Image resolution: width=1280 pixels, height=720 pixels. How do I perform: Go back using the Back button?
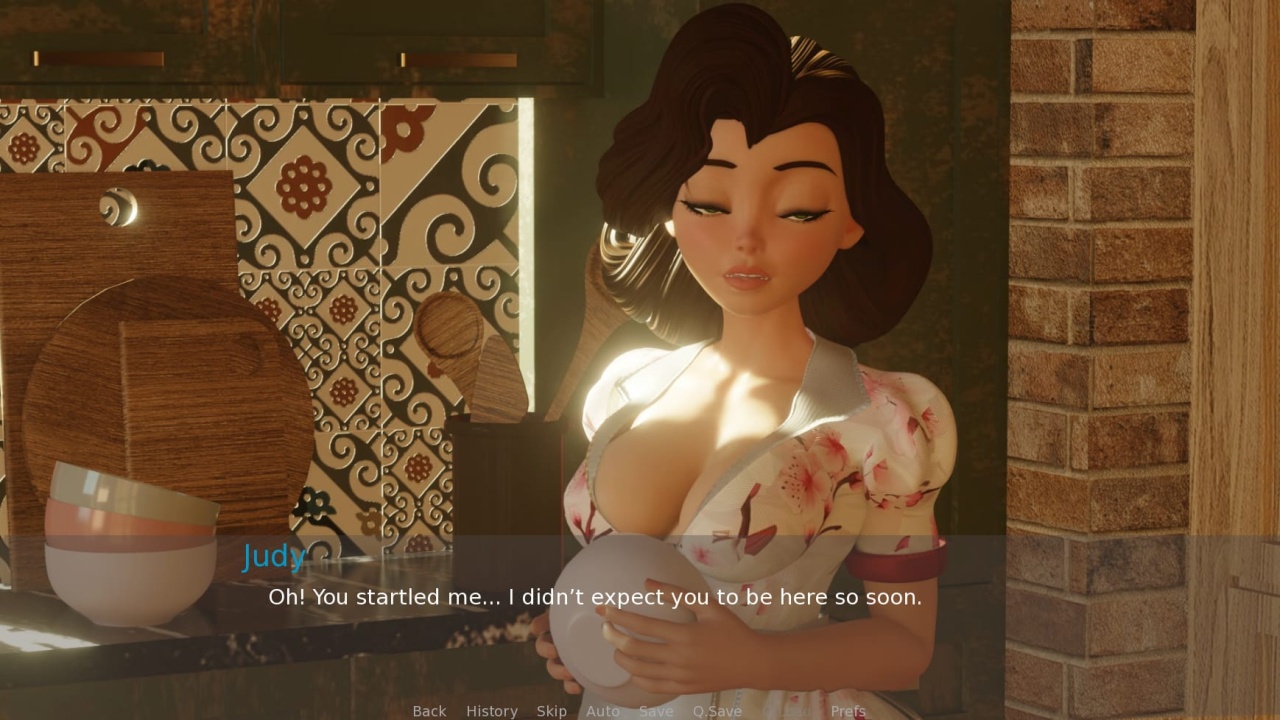pos(429,711)
